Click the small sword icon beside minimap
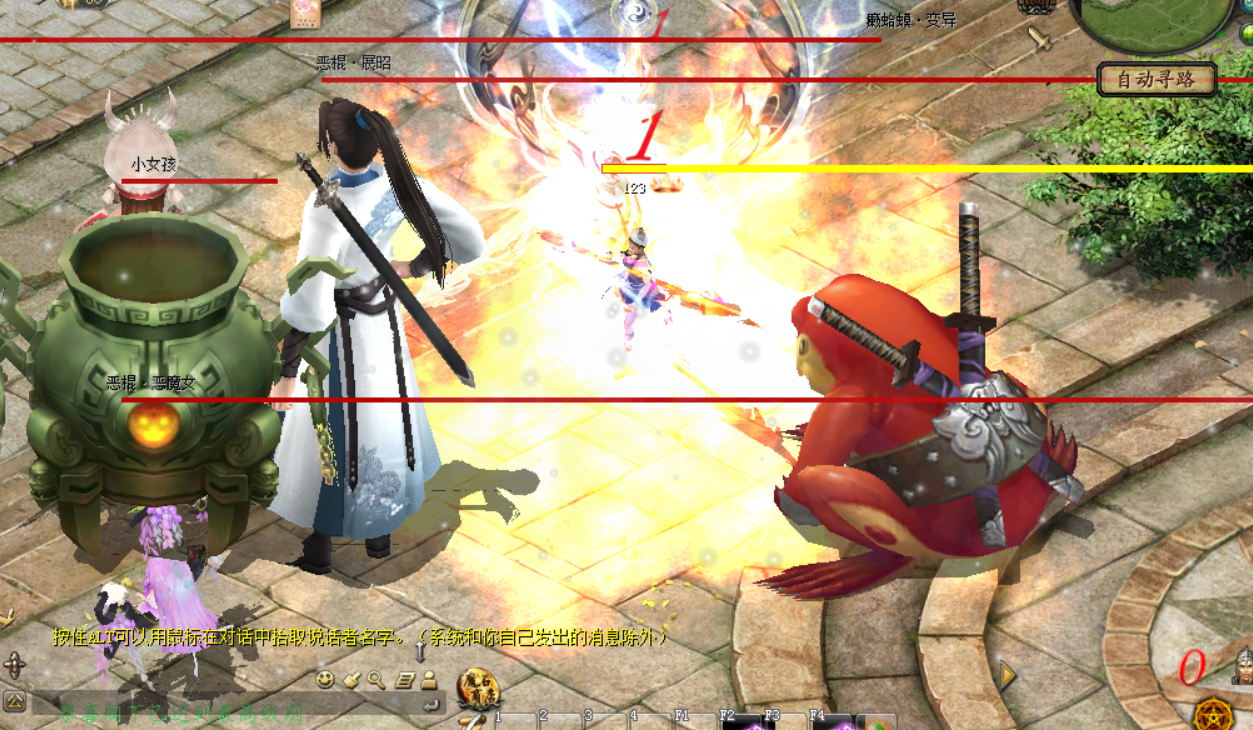The height and width of the screenshot is (730, 1253). [x=1040, y=40]
